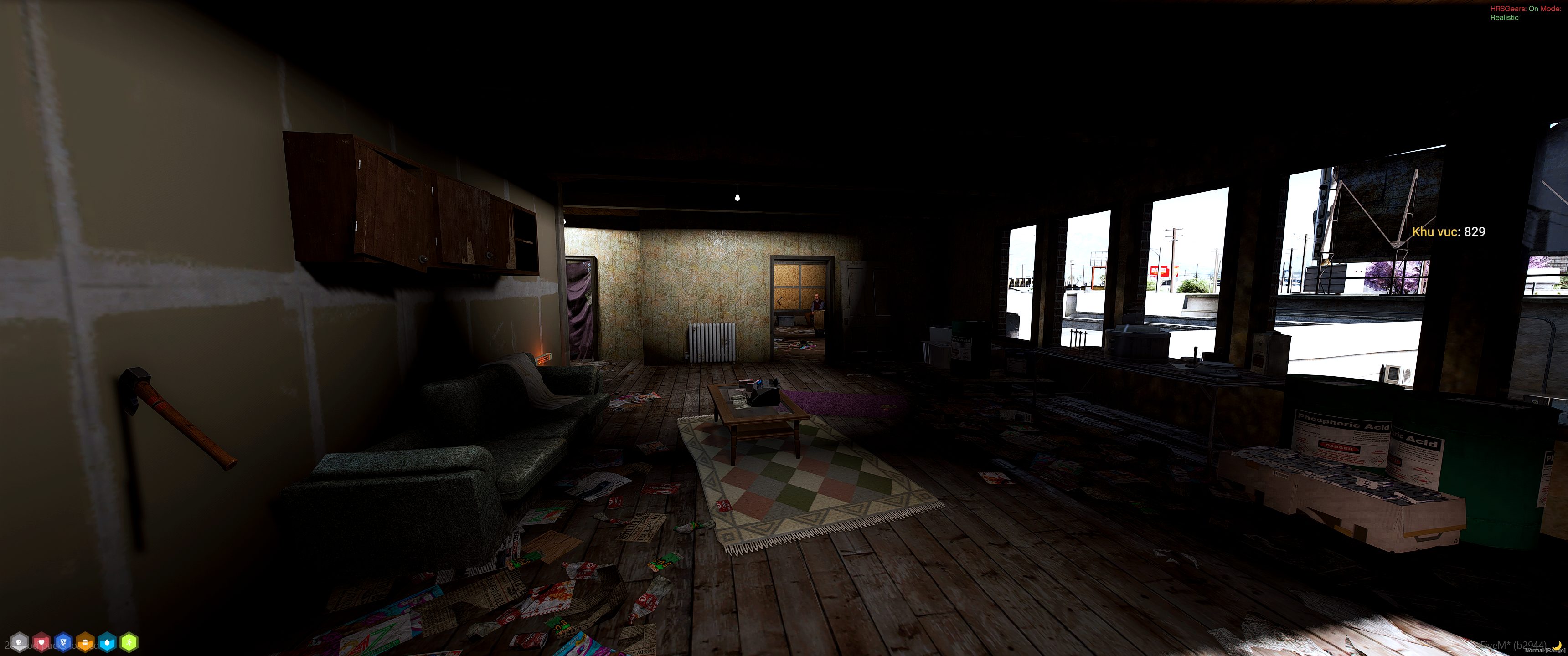Select the orange burger hunger icon
This screenshot has height=656, width=1568.
coord(85,642)
